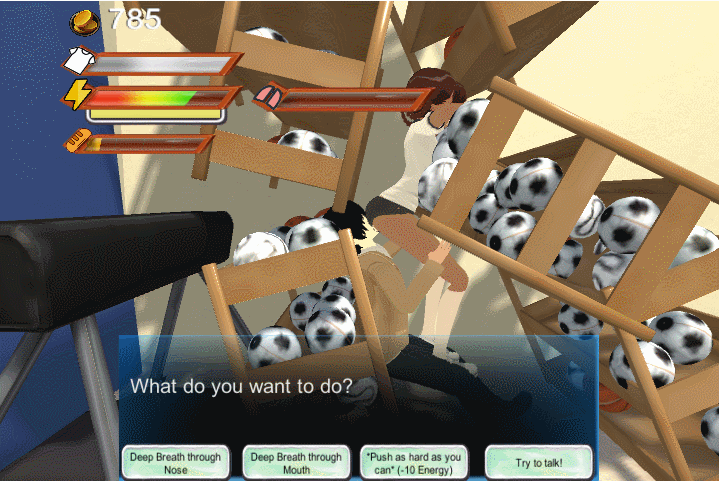
Task: Choose Deep Breath through Nose
Action: pos(175,462)
